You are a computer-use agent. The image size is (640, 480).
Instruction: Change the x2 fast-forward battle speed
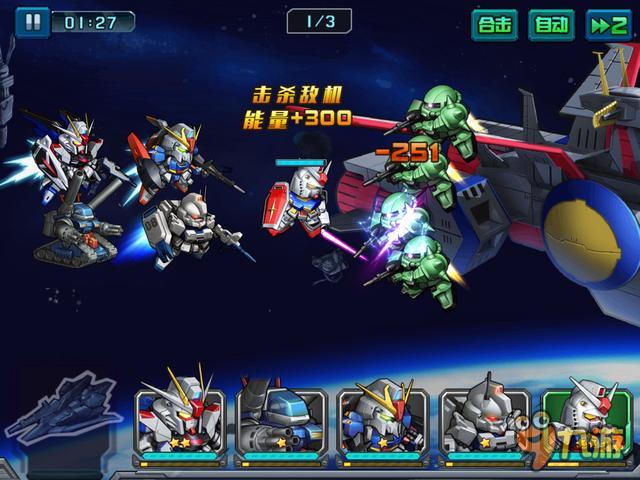tap(607, 24)
